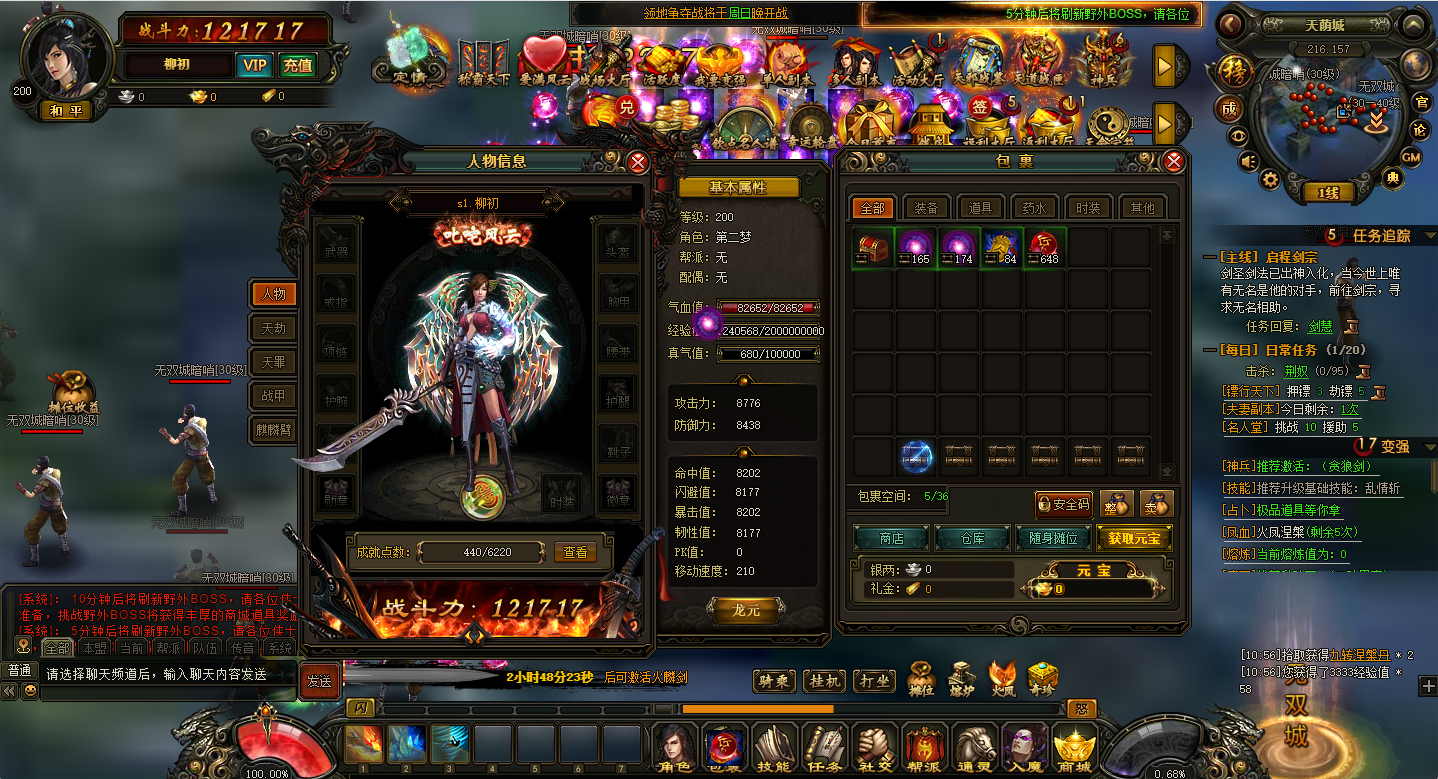Screen dimensions: 1438x779
Task: Open the 技能 skills menu icon
Action: point(773,750)
